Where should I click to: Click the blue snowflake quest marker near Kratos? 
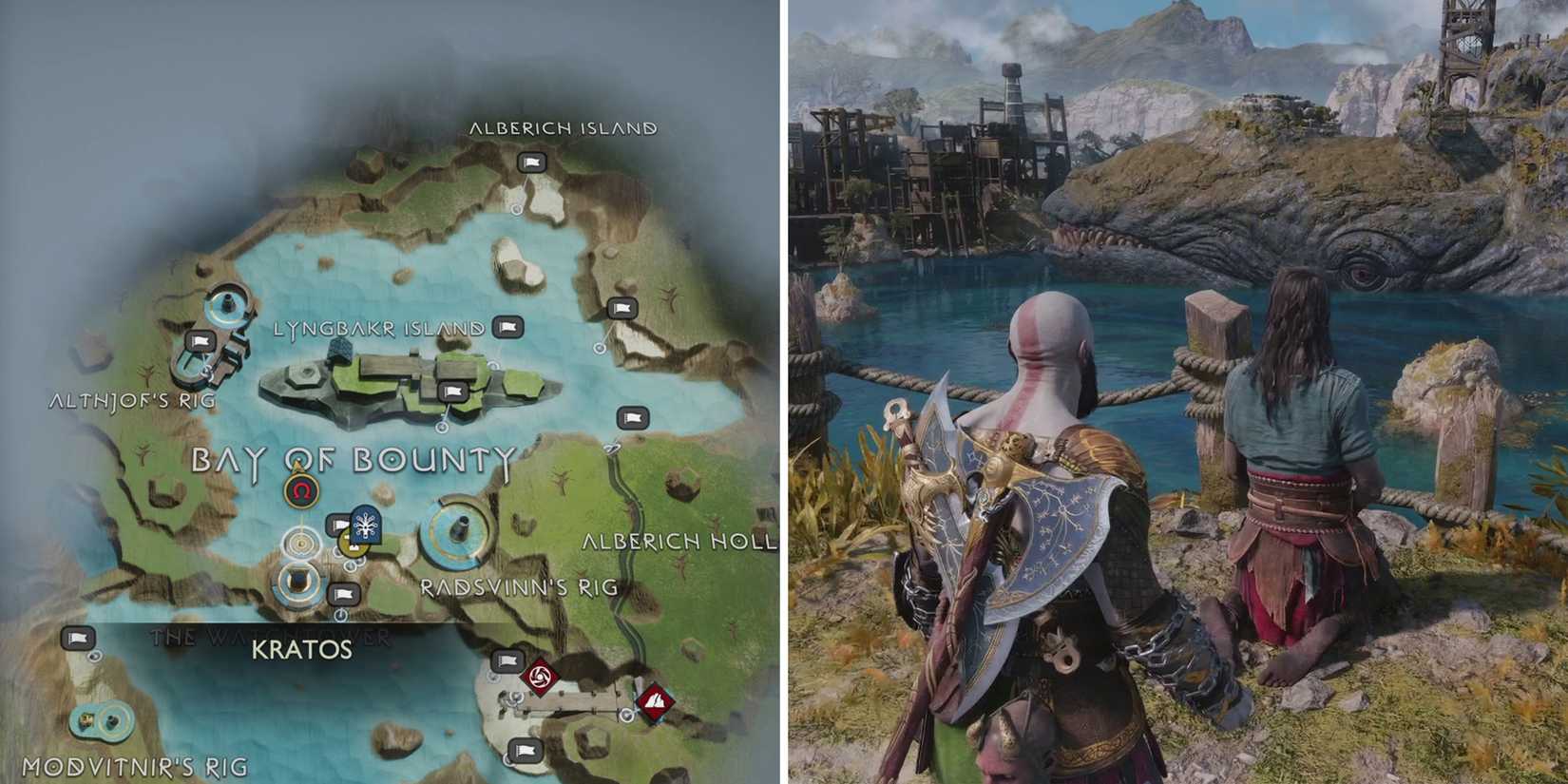[x=364, y=525]
